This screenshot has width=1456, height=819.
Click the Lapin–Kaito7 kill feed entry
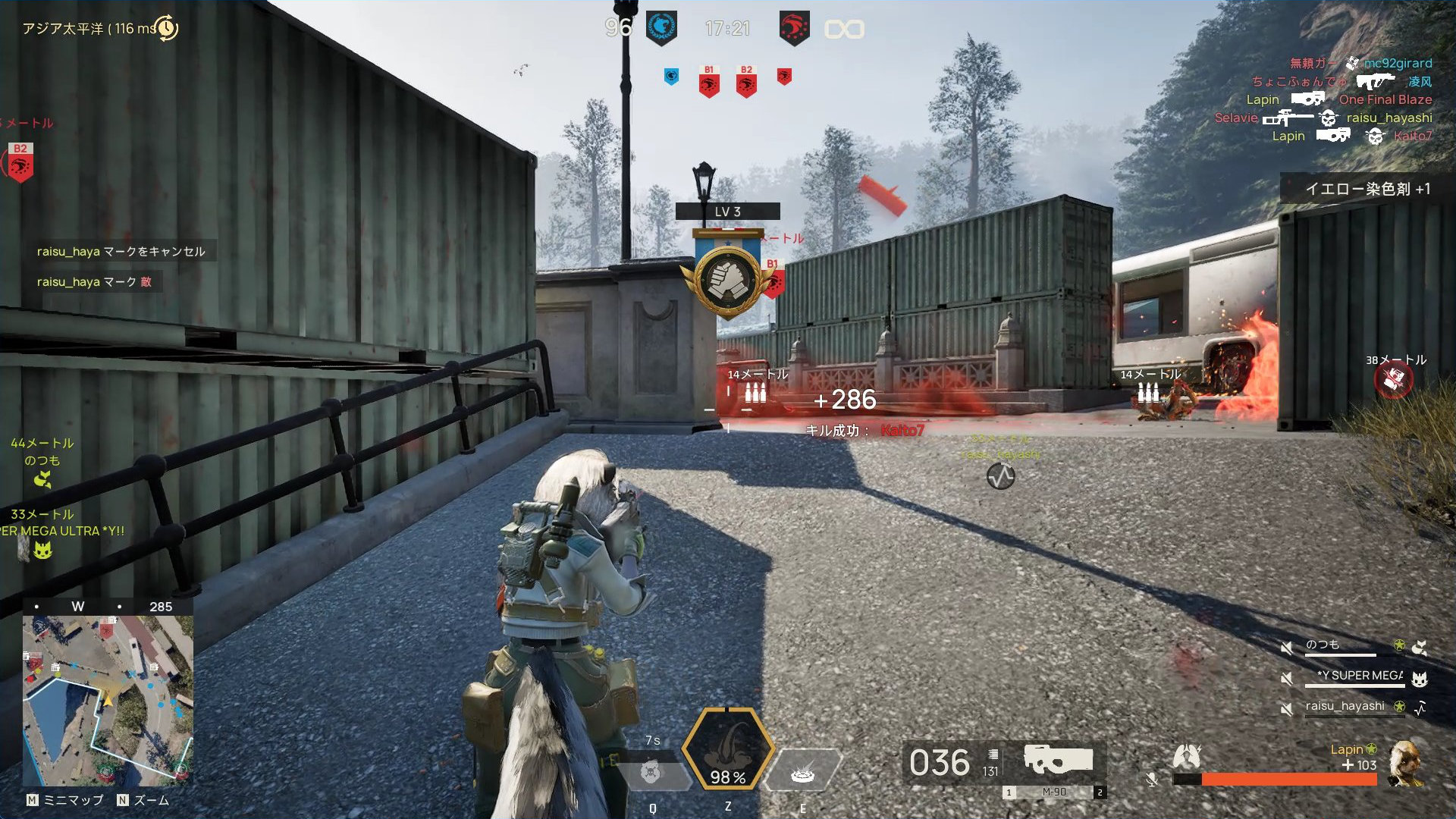(1351, 136)
